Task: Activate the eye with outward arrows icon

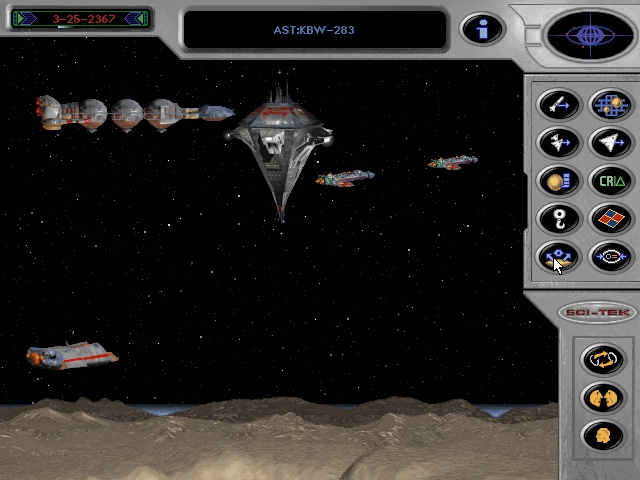Action: pos(558,256)
